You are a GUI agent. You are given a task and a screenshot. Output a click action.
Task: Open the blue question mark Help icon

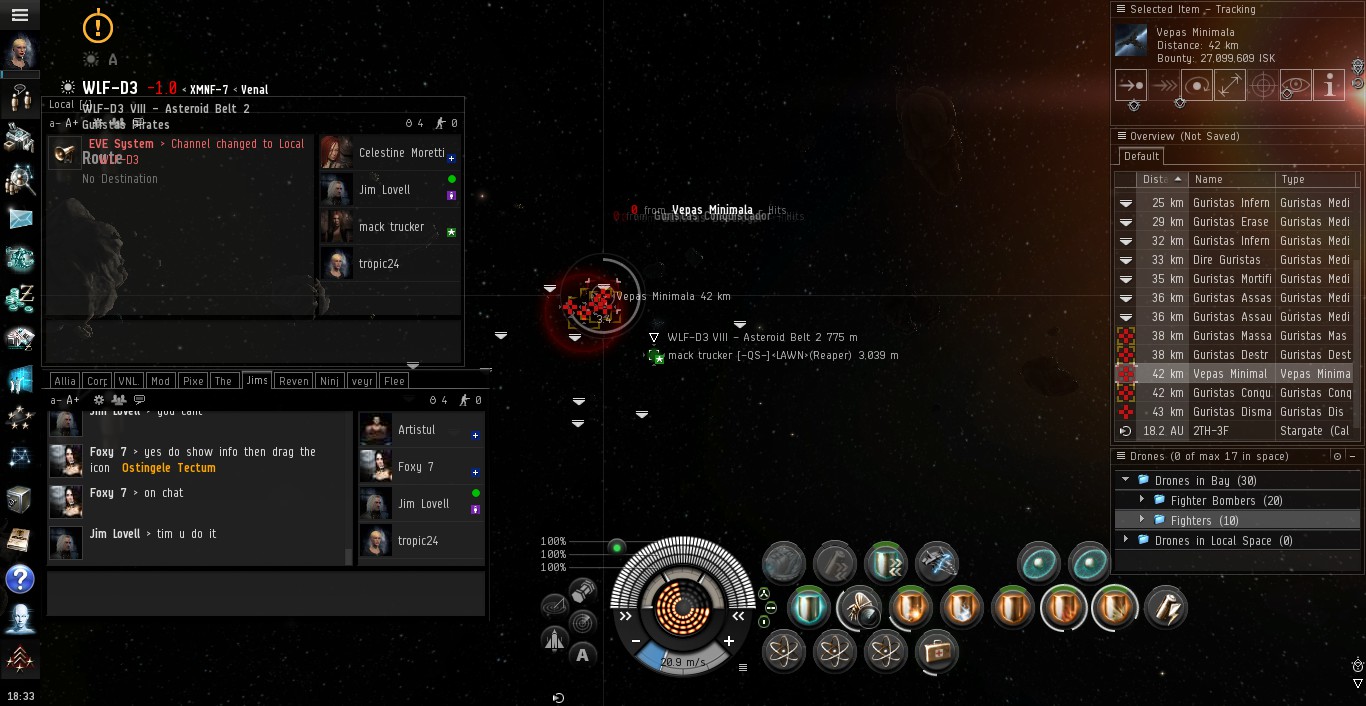click(x=20, y=579)
